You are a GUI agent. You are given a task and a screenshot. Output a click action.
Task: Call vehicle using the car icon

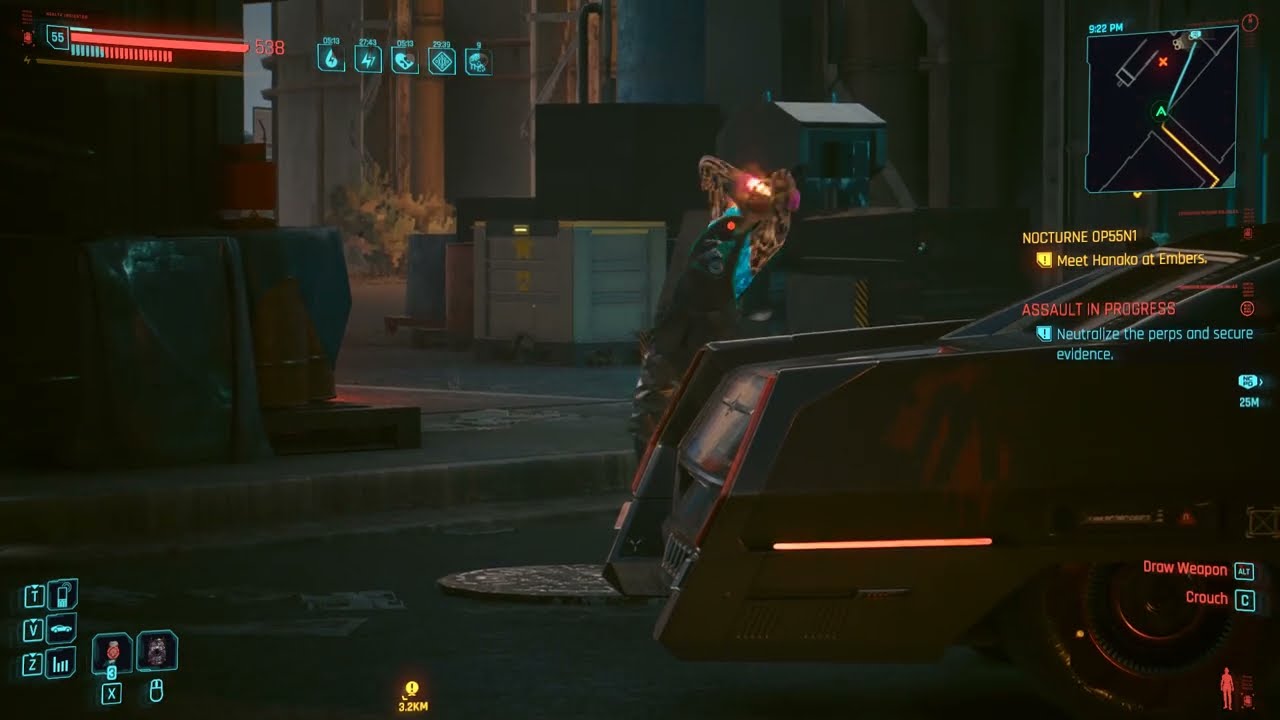62,630
